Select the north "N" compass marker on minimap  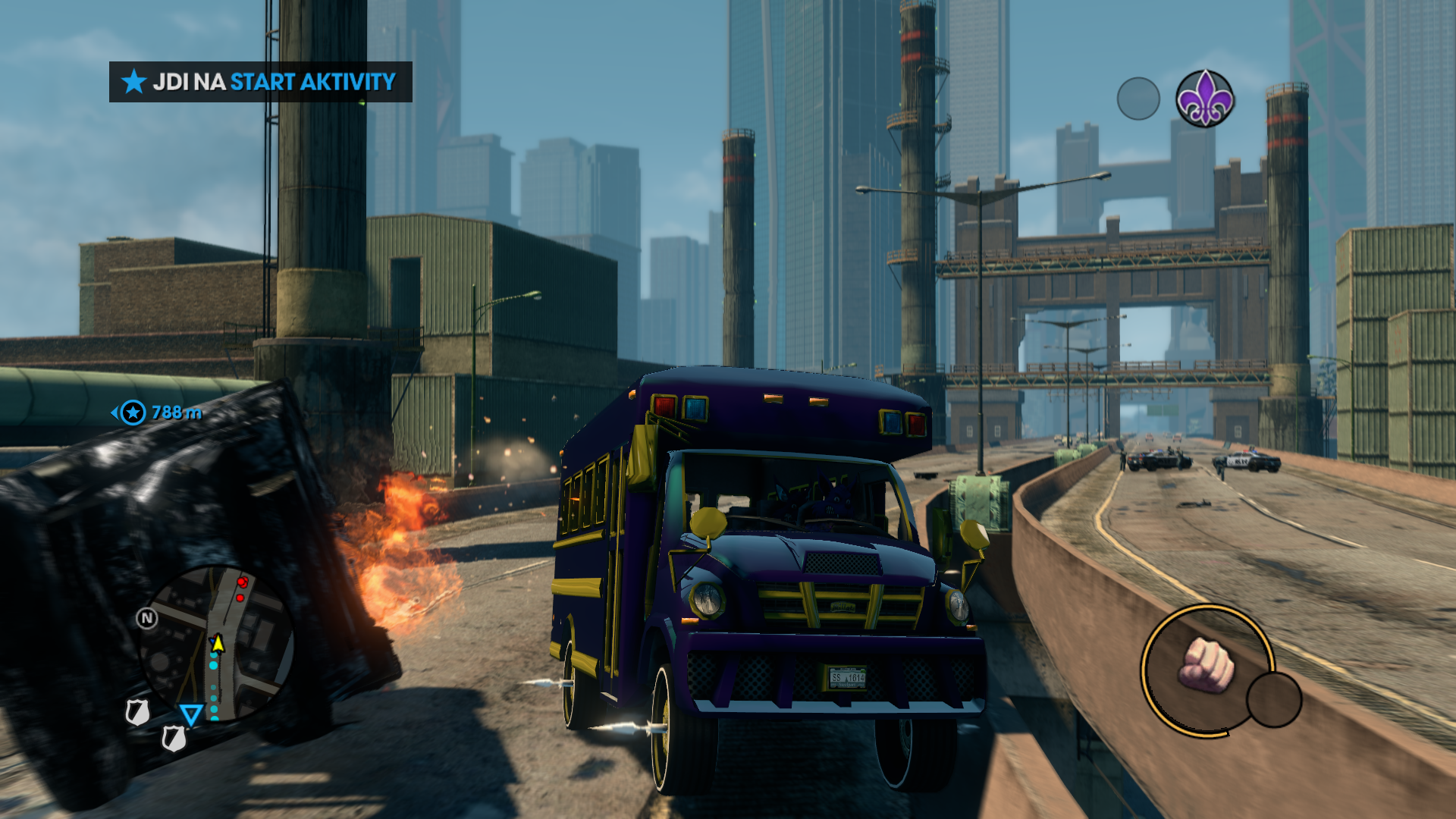[147, 619]
